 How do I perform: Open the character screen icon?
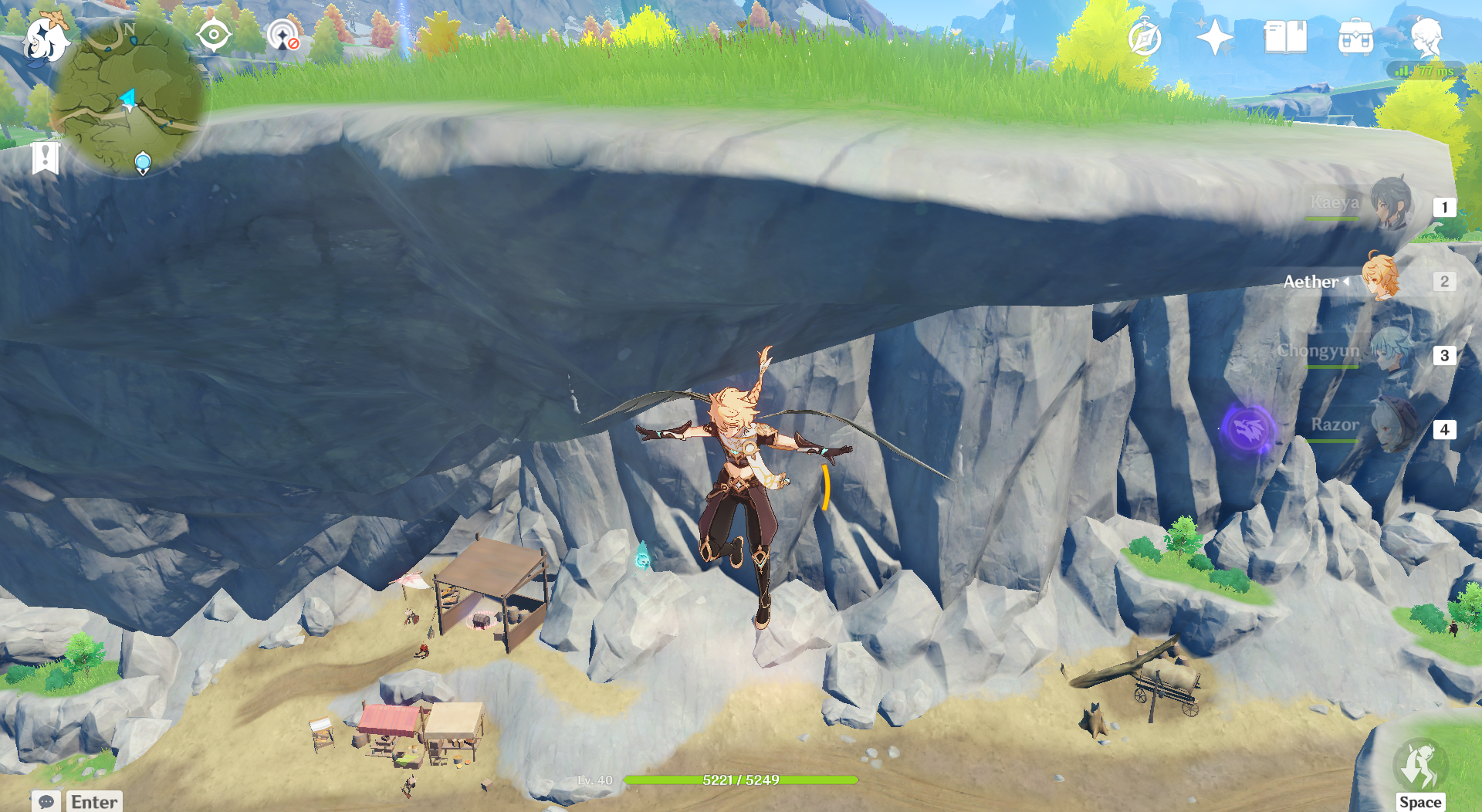coord(1426,37)
